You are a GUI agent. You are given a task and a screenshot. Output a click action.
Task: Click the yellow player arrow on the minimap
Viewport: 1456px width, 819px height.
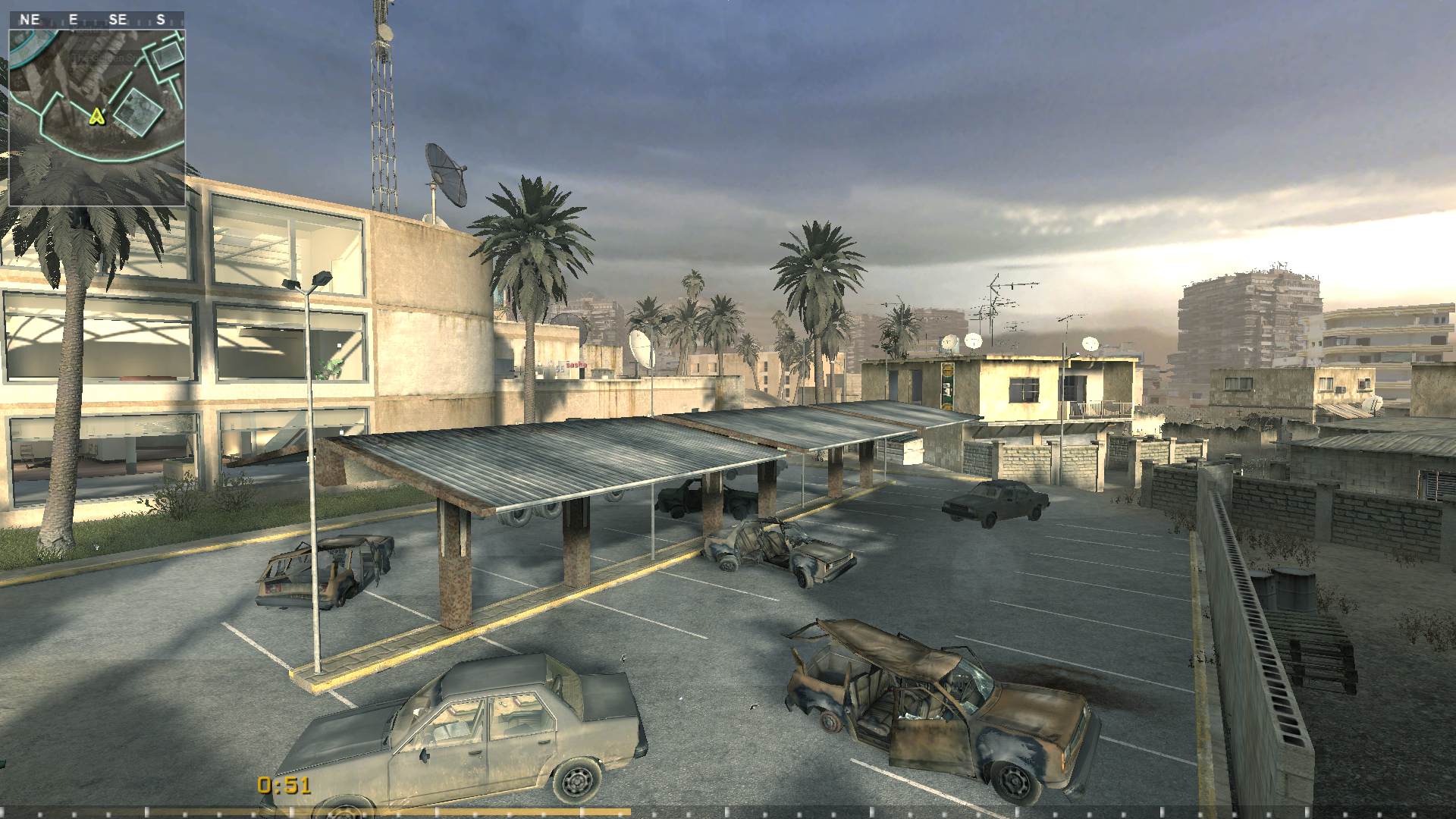[97, 116]
